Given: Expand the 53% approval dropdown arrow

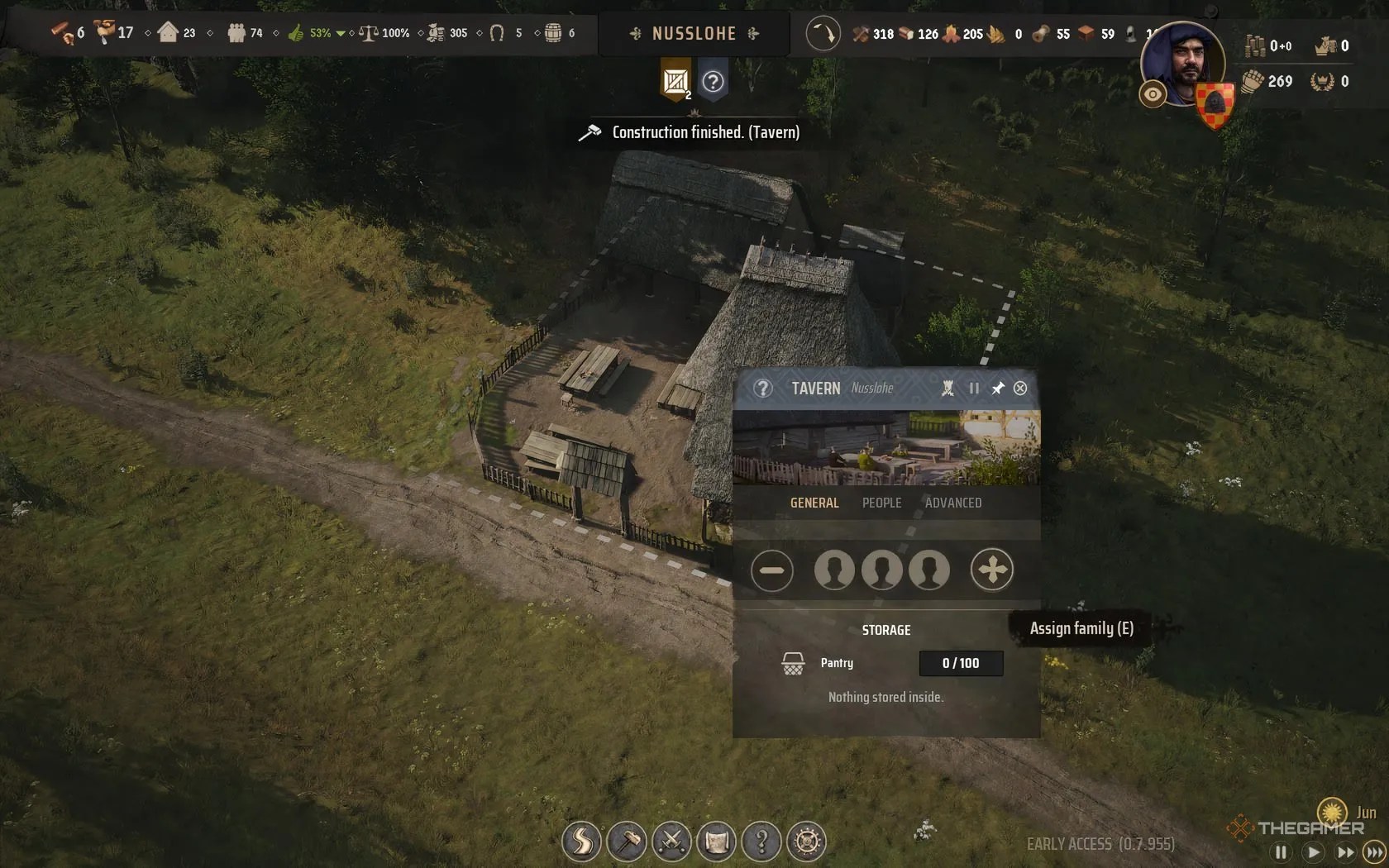Looking at the screenshot, I should 339,34.
